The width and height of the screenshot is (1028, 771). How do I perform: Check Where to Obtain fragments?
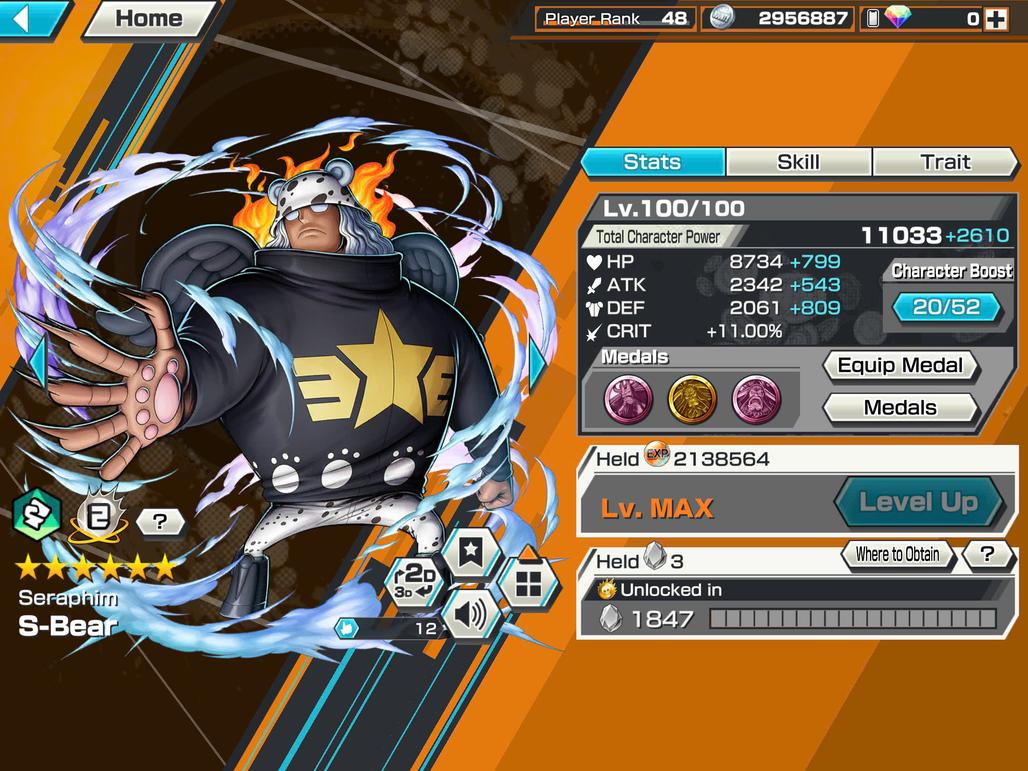(x=897, y=554)
